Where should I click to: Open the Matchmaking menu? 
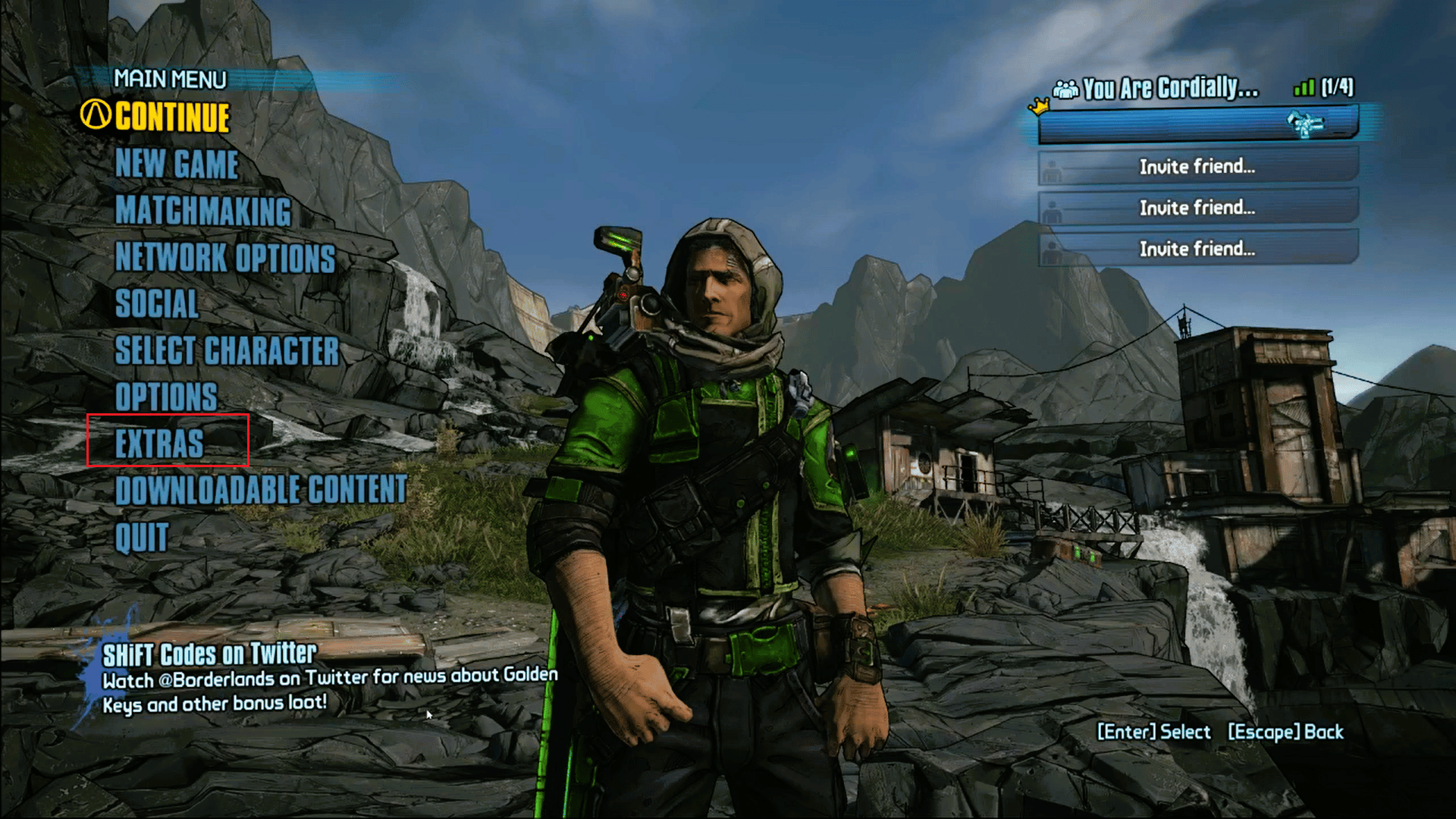tap(203, 211)
